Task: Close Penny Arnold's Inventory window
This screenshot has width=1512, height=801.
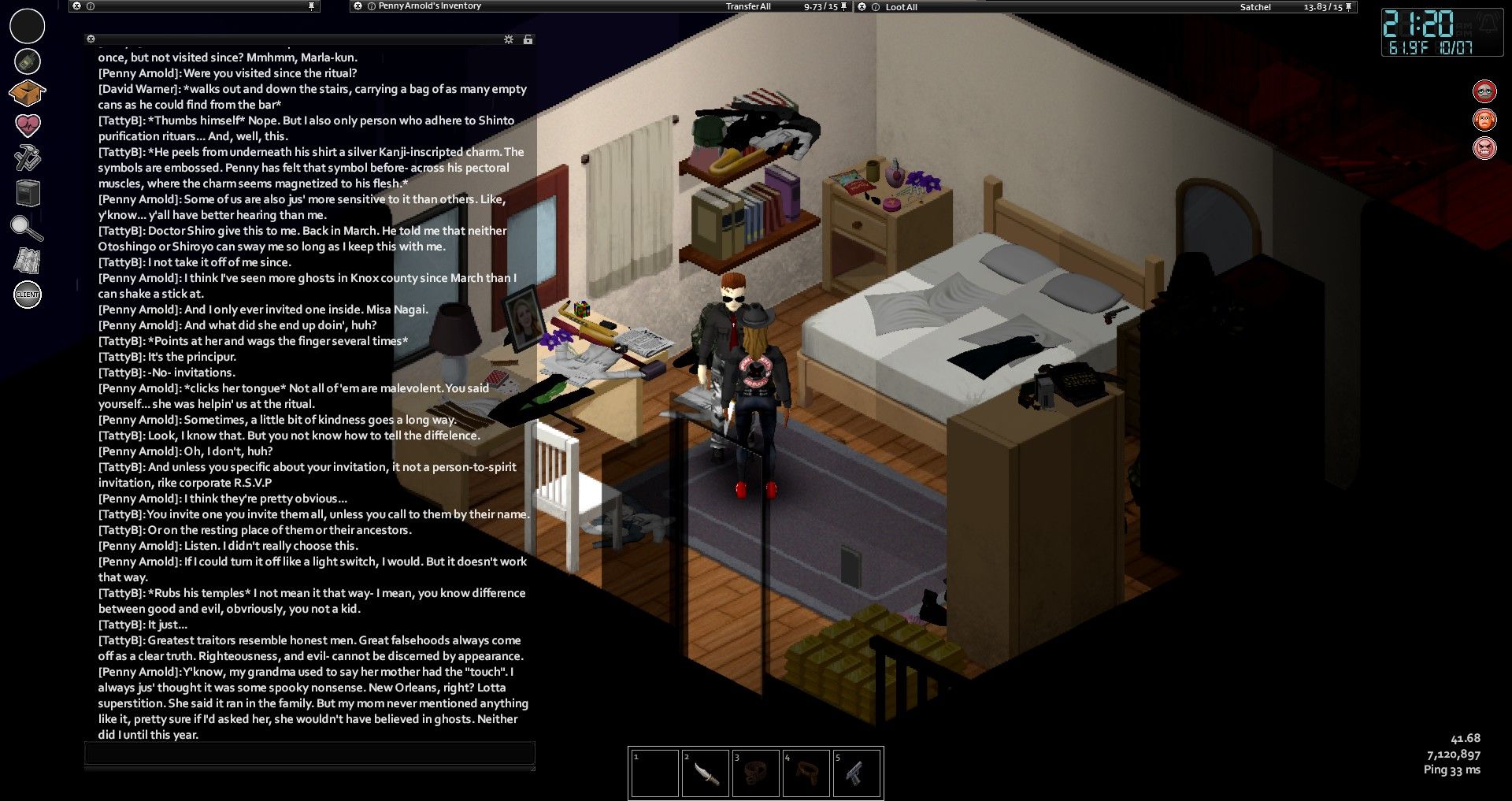Action: point(358,6)
